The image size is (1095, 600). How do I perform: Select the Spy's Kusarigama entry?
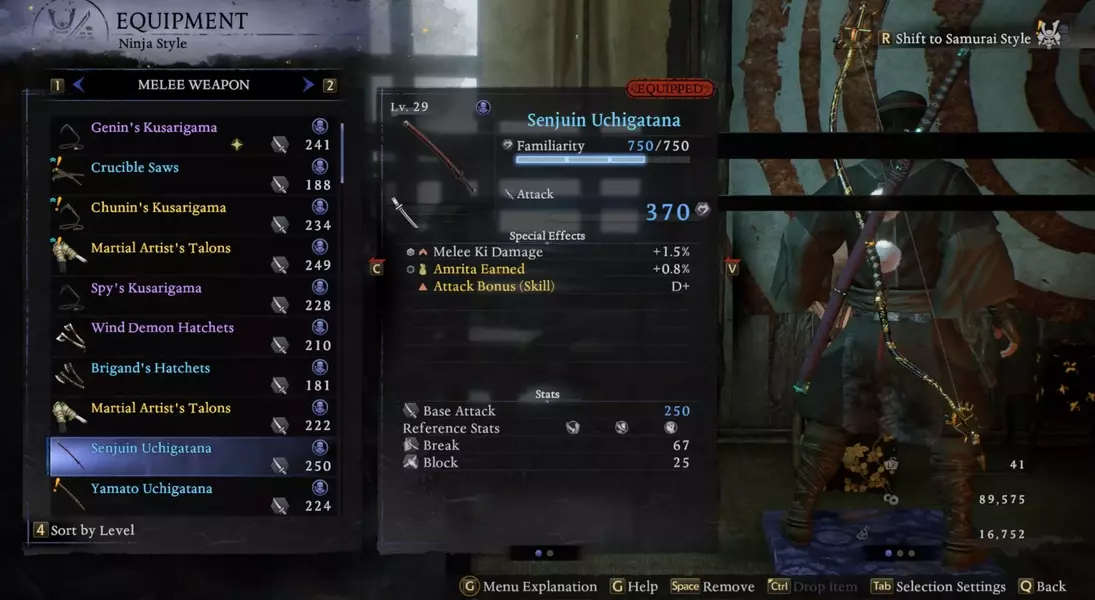pos(146,288)
